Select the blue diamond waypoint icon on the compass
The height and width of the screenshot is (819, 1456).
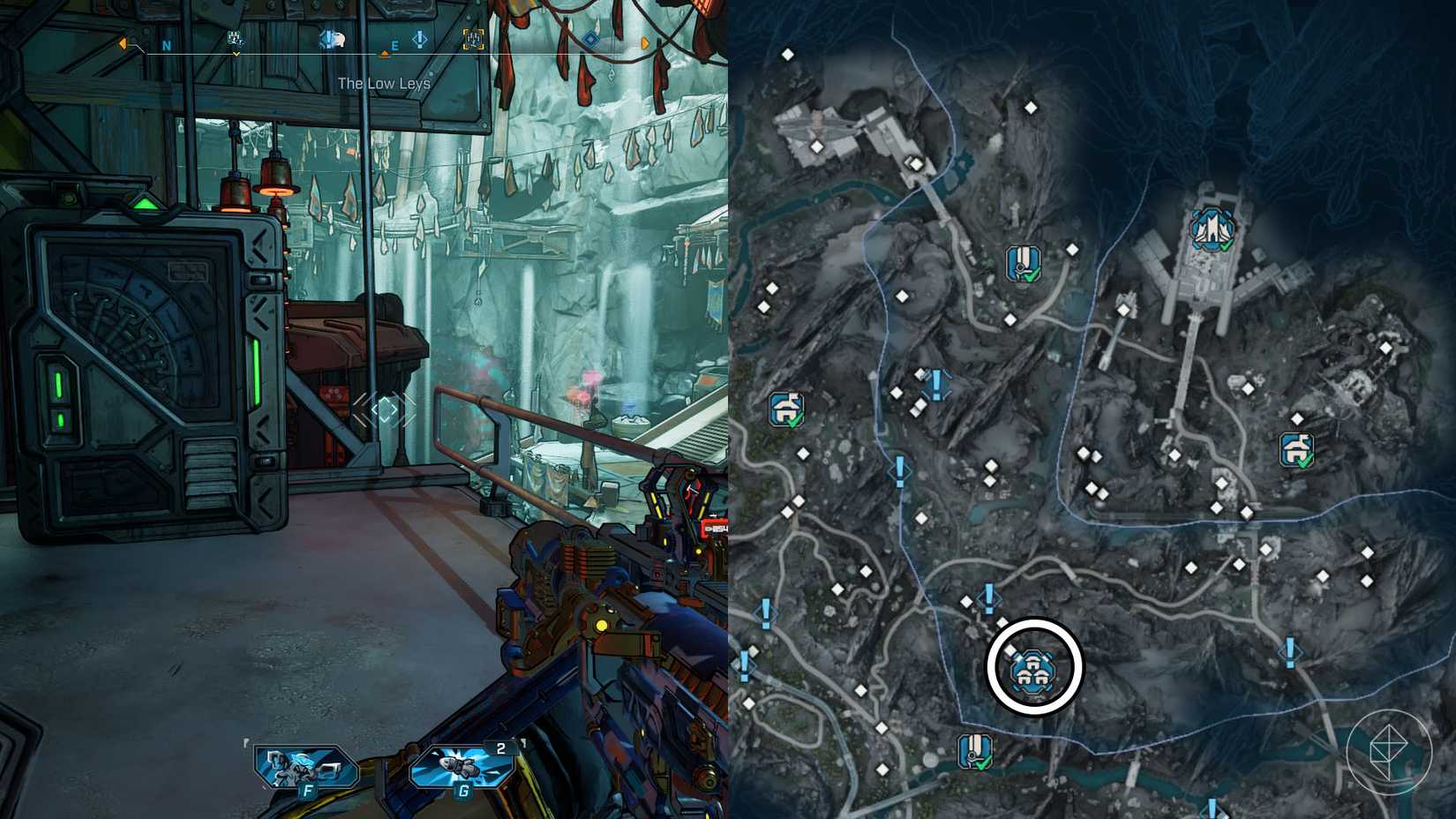pyautogui.click(x=589, y=39)
